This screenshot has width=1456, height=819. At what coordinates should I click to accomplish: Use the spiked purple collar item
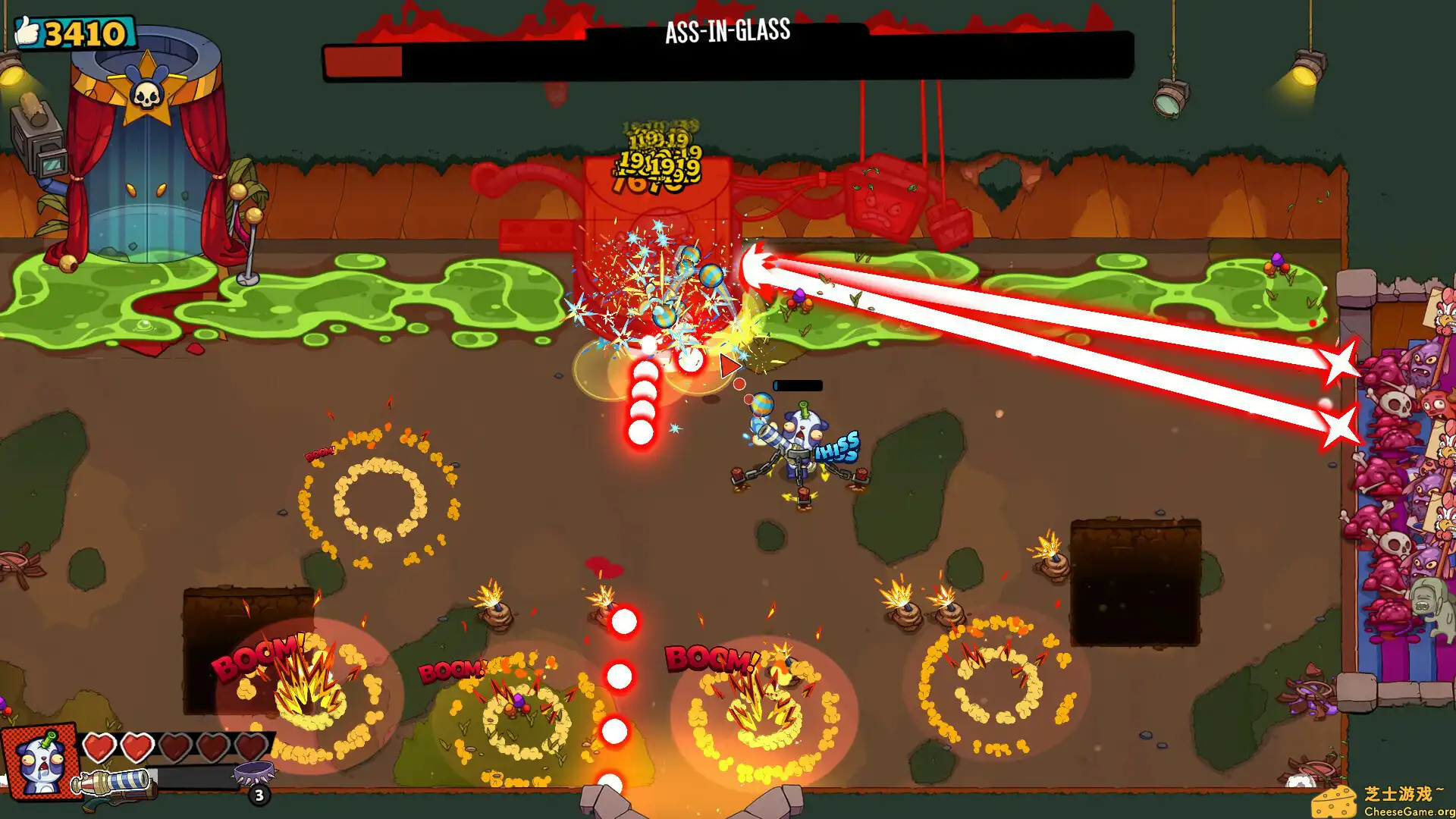click(253, 774)
